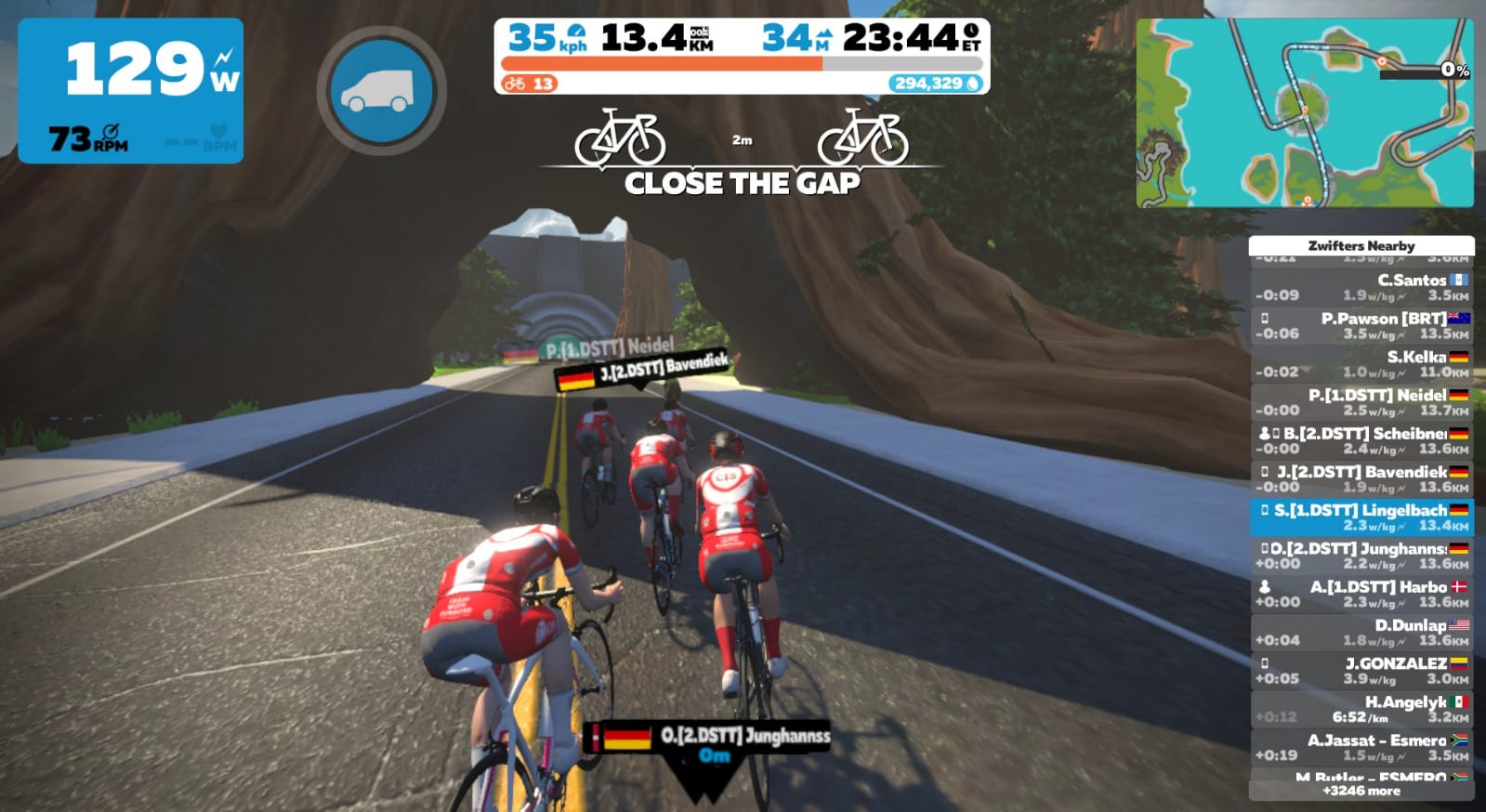Open the route minimap
Viewport: 1486px width, 812px height.
coord(1304,112)
